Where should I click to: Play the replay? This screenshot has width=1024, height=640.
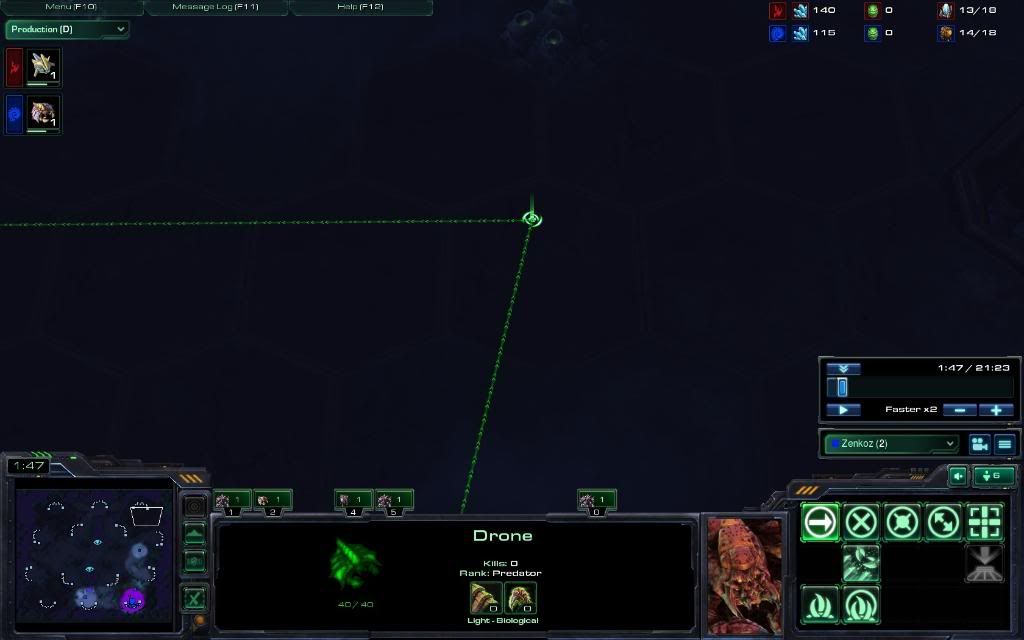843,410
